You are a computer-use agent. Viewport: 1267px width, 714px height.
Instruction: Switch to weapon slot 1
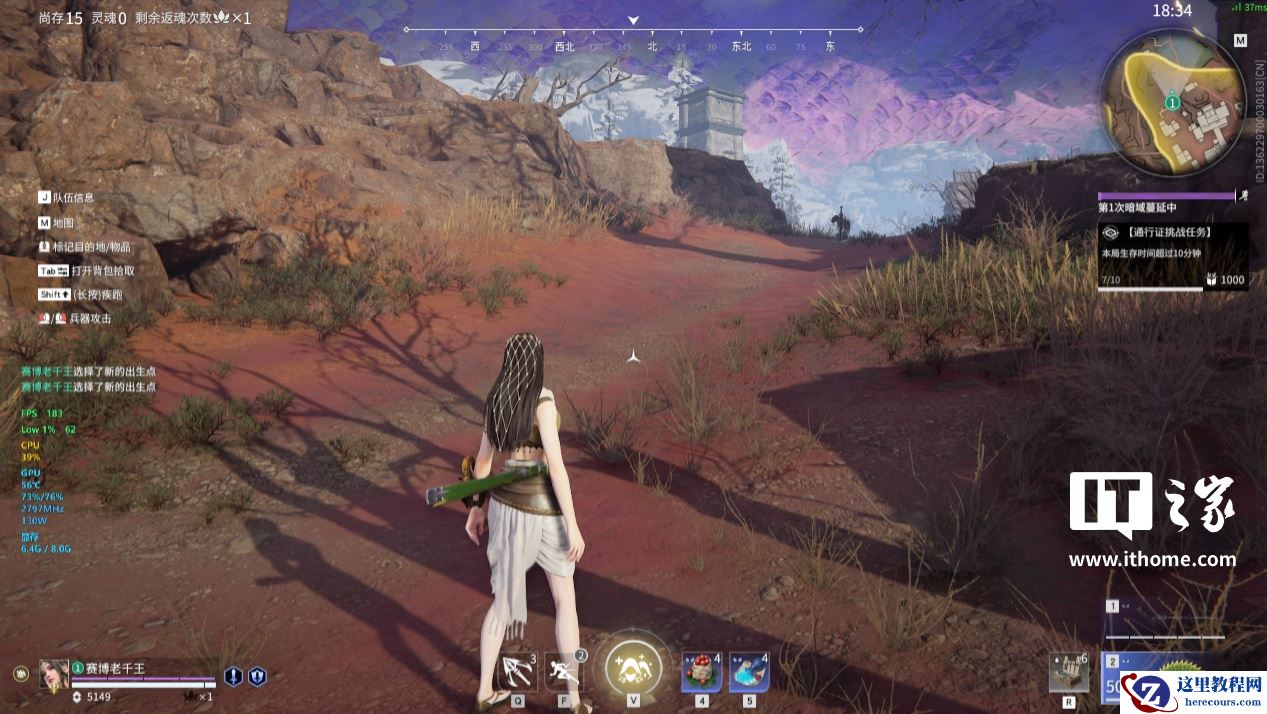1167,620
